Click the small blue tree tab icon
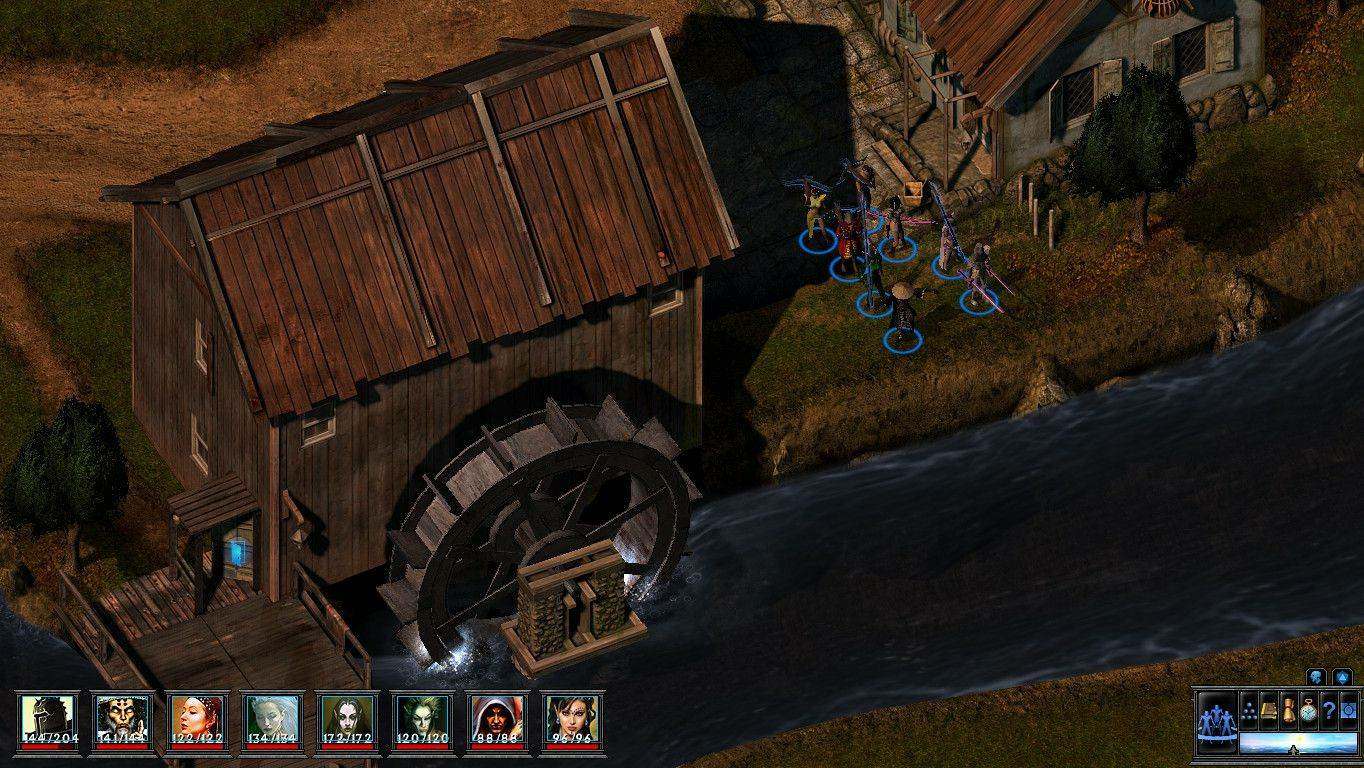The width and height of the screenshot is (1364, 768). pos(1317,677)
